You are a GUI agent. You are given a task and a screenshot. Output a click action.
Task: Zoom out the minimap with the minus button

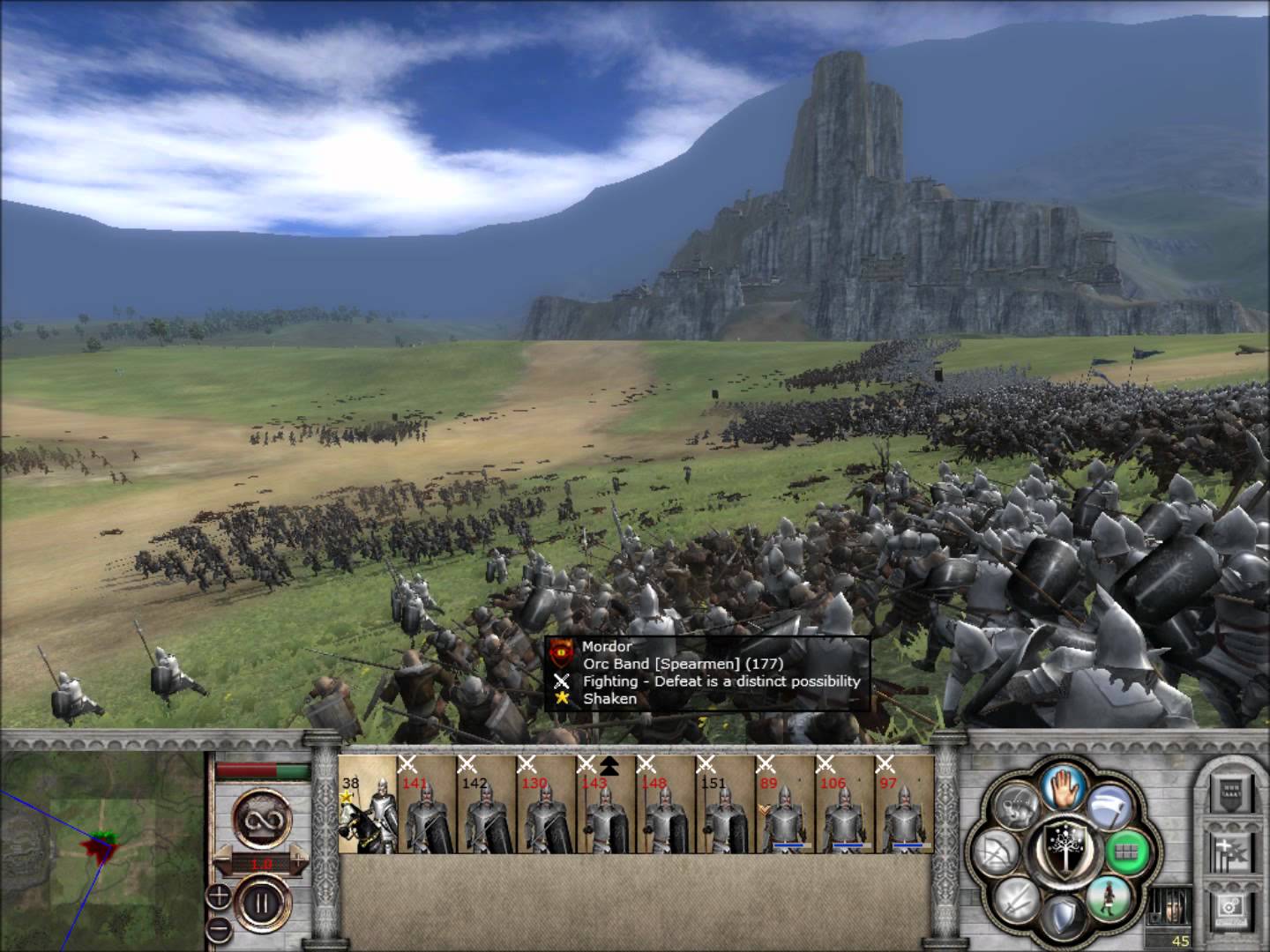coord(219,930)
